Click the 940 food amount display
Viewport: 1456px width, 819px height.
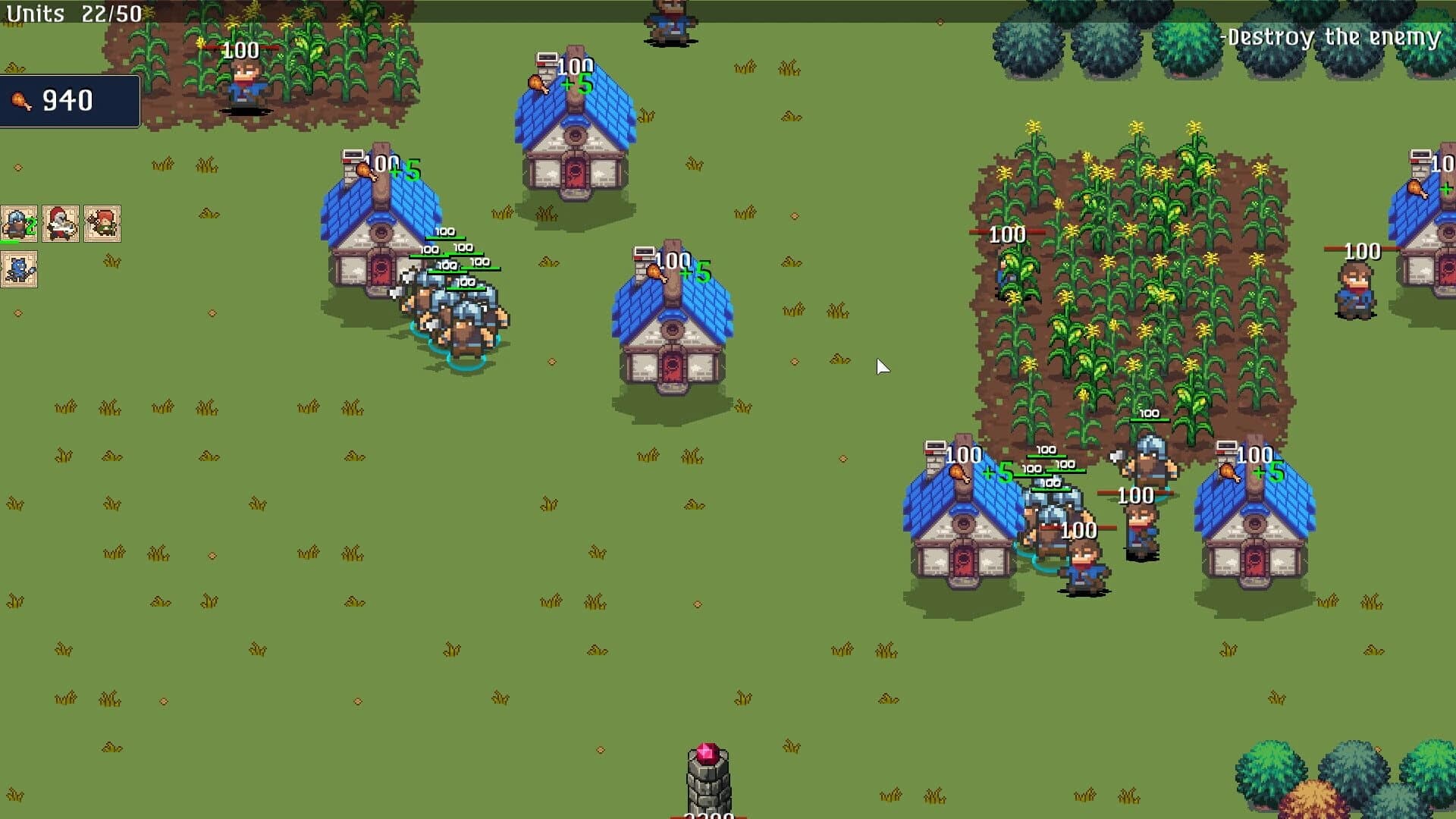(68, 99)
